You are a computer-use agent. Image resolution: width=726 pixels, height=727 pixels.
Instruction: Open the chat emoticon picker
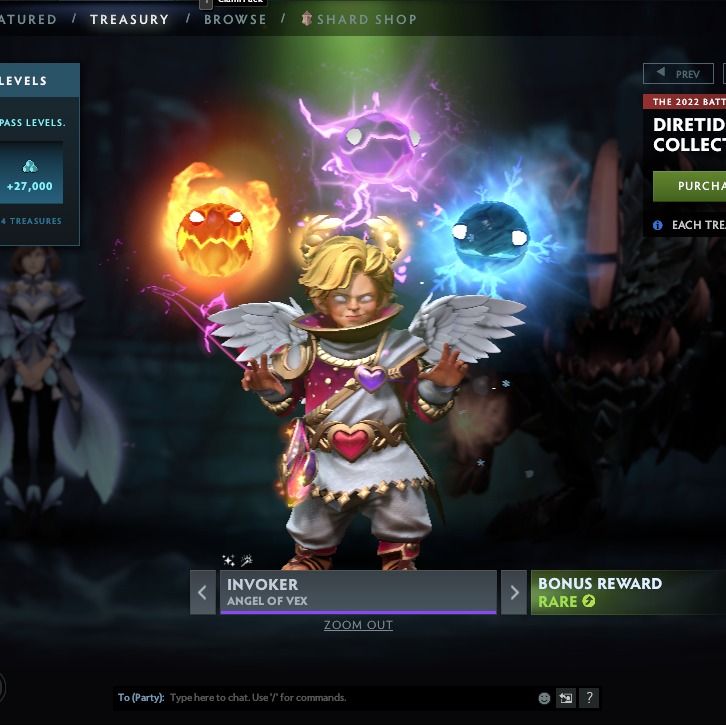click(x=545, y=698)
